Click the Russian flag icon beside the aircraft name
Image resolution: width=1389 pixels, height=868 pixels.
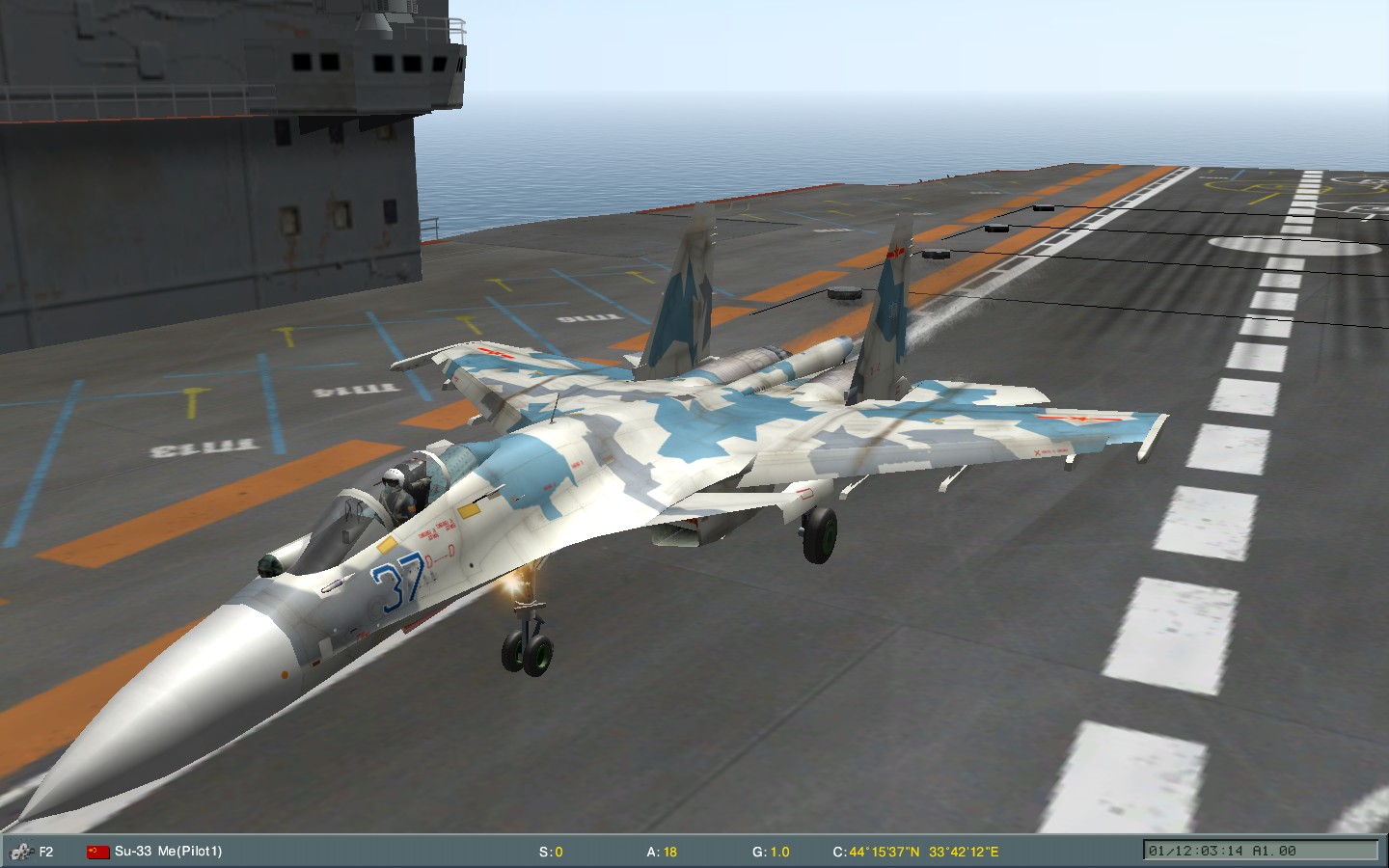pos(95,851)
